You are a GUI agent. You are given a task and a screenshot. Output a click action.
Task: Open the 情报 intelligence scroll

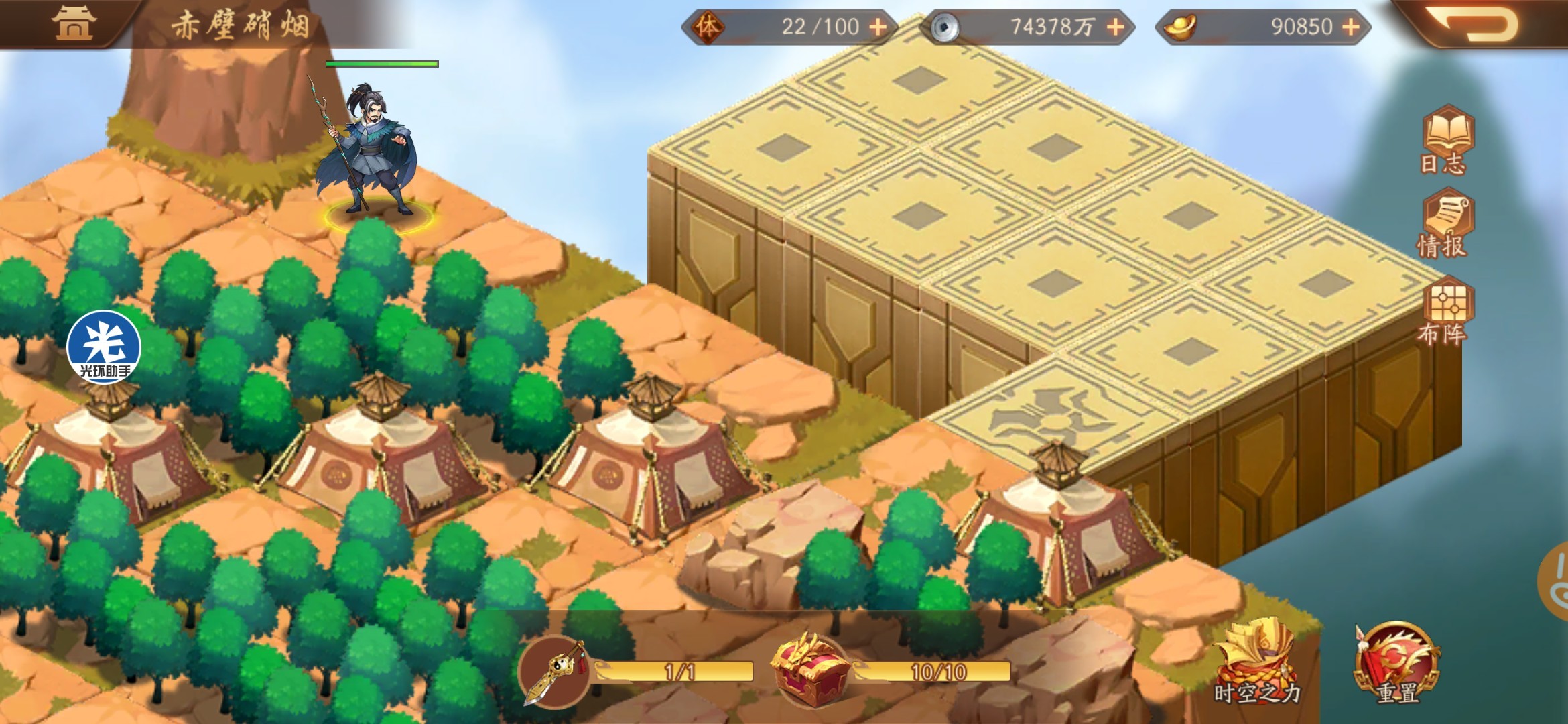tap(1444, 226)
